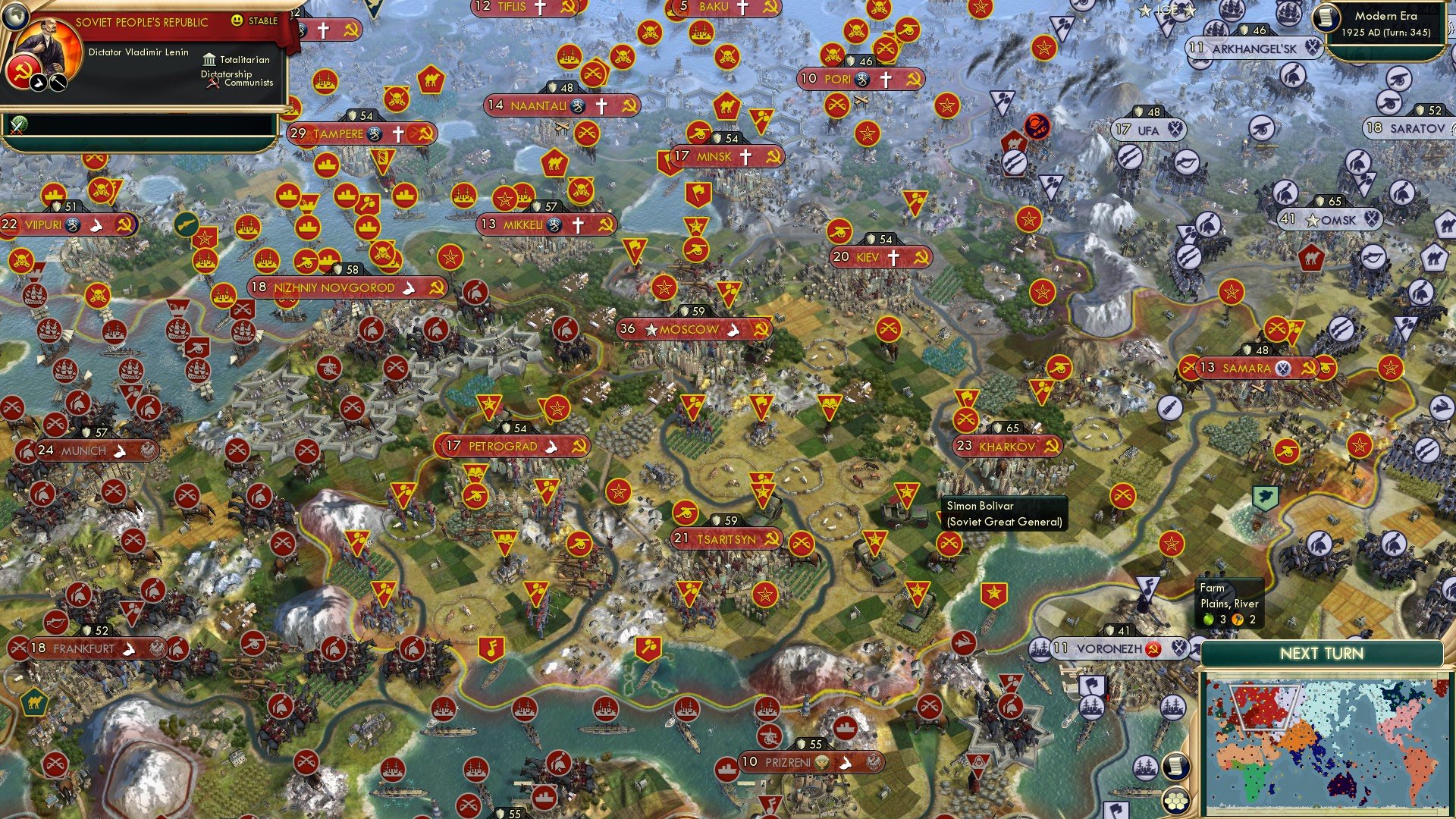Click the Communists hammer-and-sickle ideology icon
The height and width of the screenshot is (819, 1456).
pos(214,83)
